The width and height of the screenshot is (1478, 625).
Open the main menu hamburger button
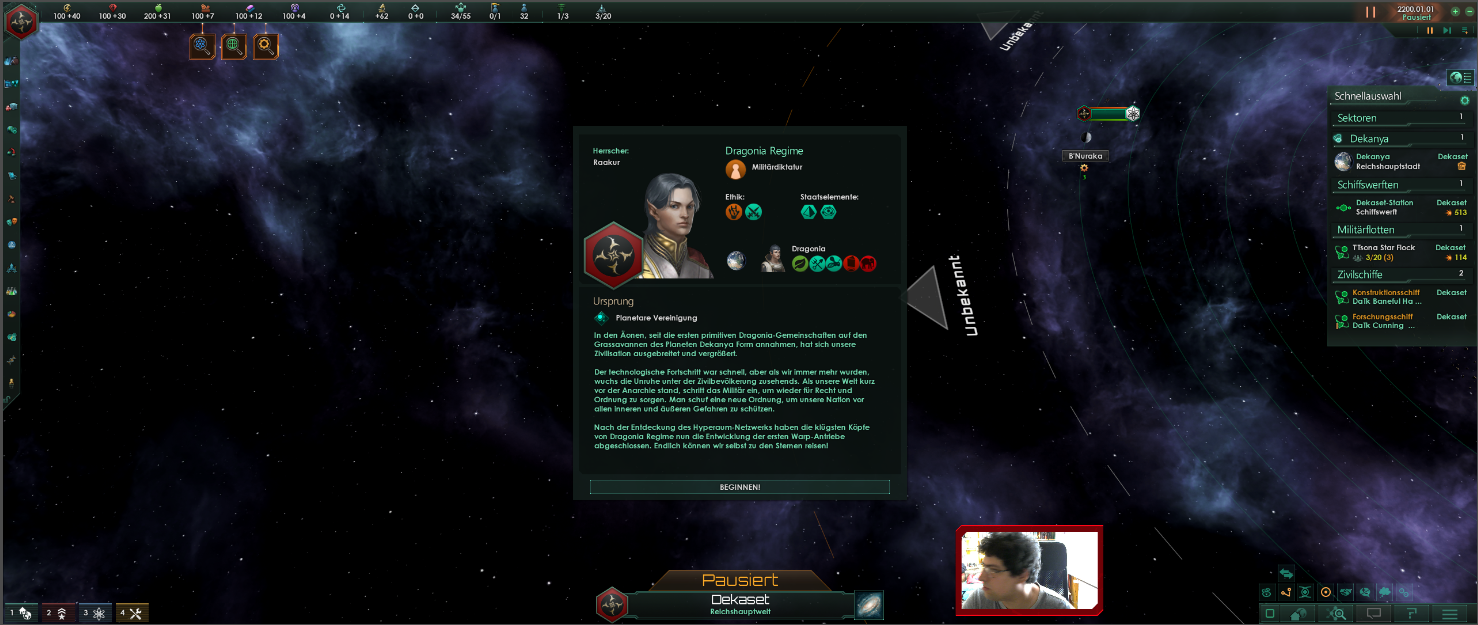point(1449,613)
